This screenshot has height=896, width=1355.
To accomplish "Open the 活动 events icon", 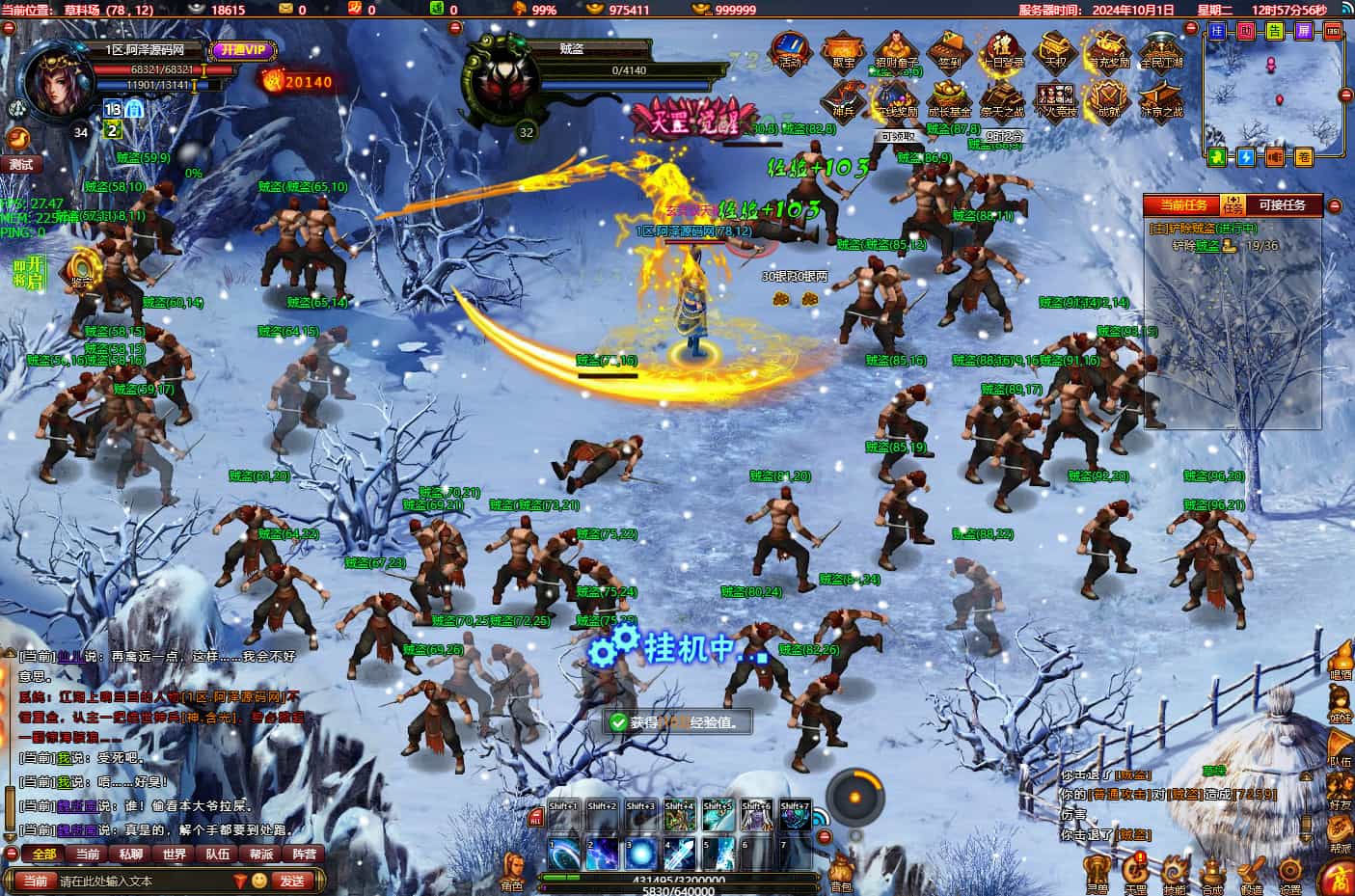I will 790,50.
